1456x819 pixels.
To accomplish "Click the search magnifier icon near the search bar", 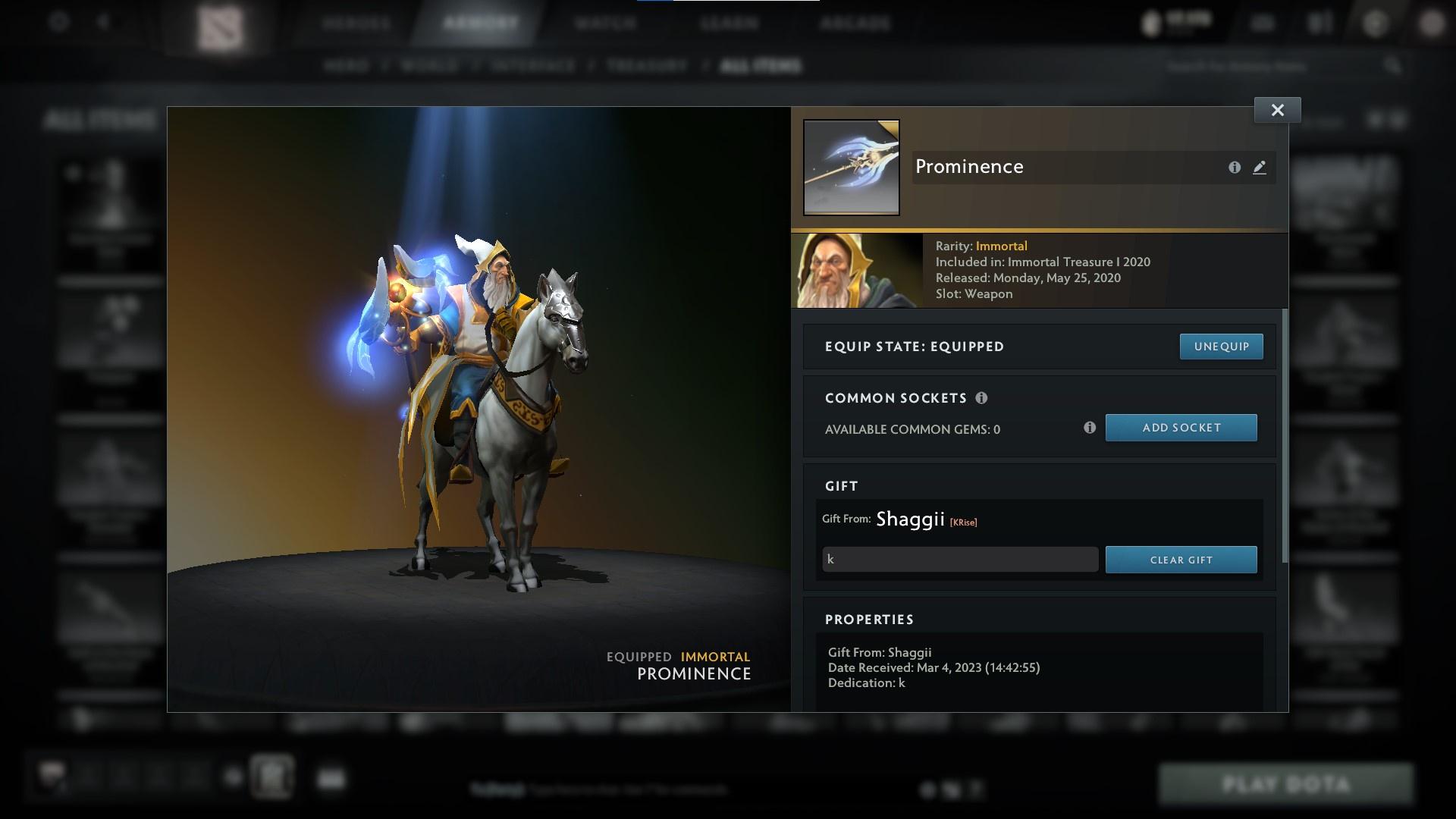I will pyautogui.click(x=1393, y=66).
